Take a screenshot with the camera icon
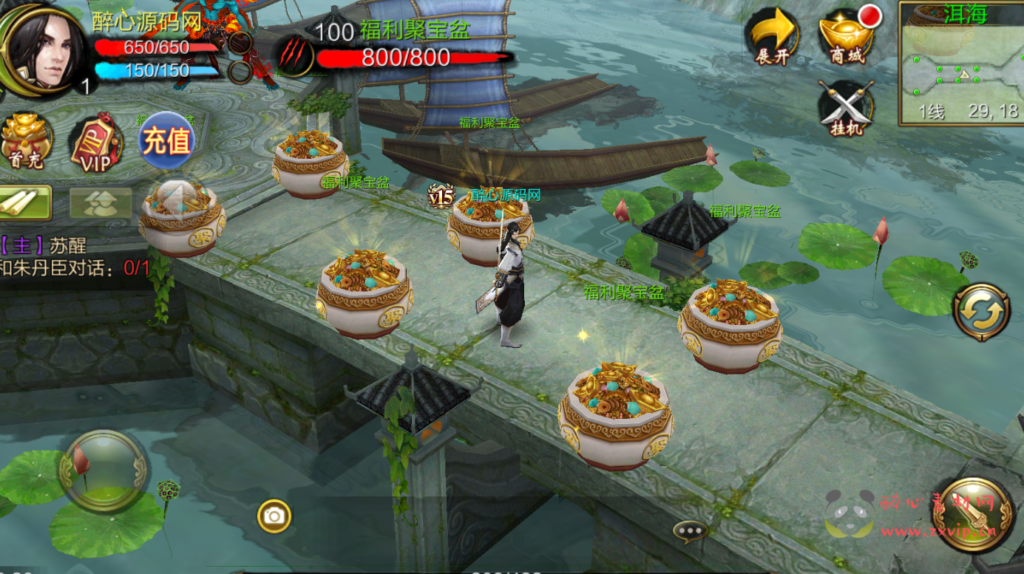Image resolution: width=1024 pixels, height=574 pixels. pyautogui.click(x=274, y=516)
